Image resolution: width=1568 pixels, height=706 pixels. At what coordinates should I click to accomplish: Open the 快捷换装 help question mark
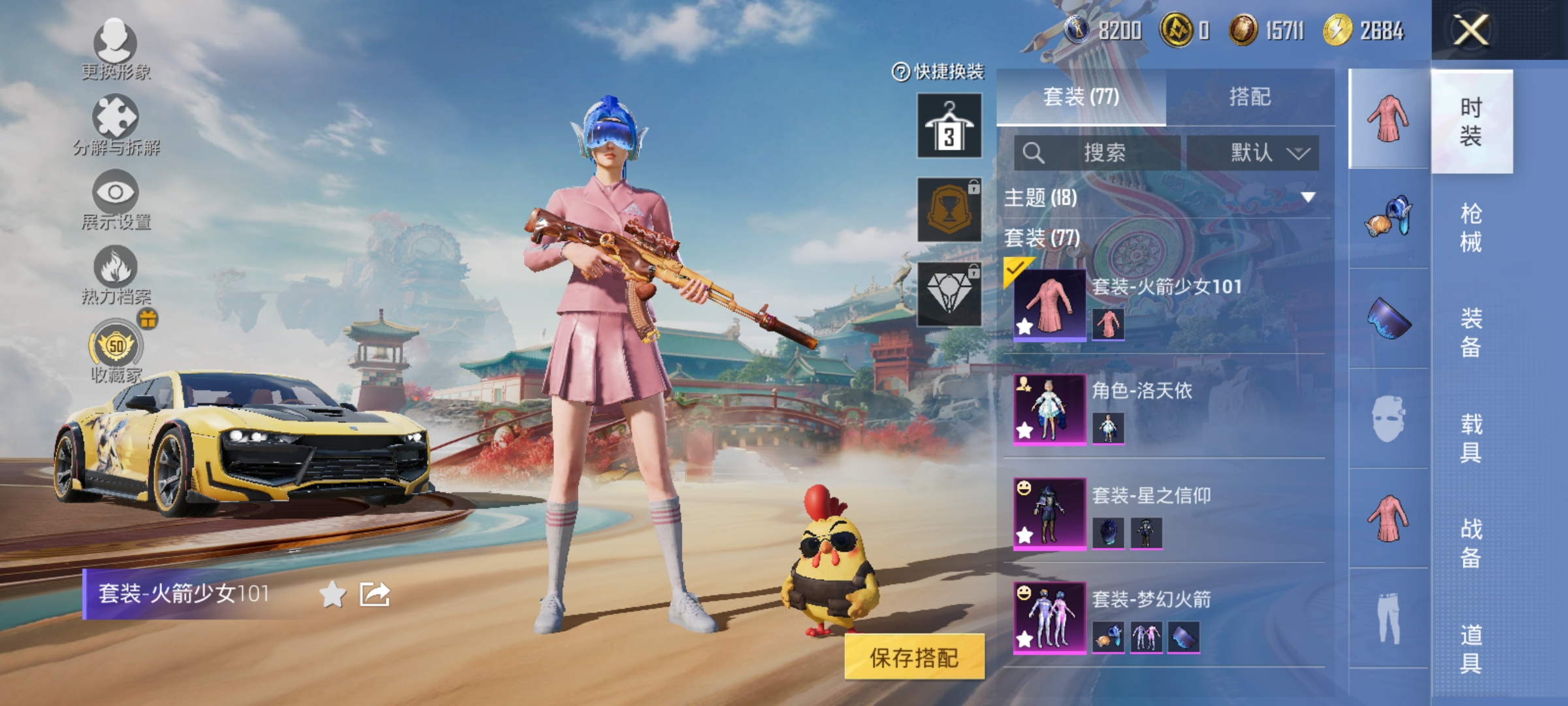(x=900, y=71)
